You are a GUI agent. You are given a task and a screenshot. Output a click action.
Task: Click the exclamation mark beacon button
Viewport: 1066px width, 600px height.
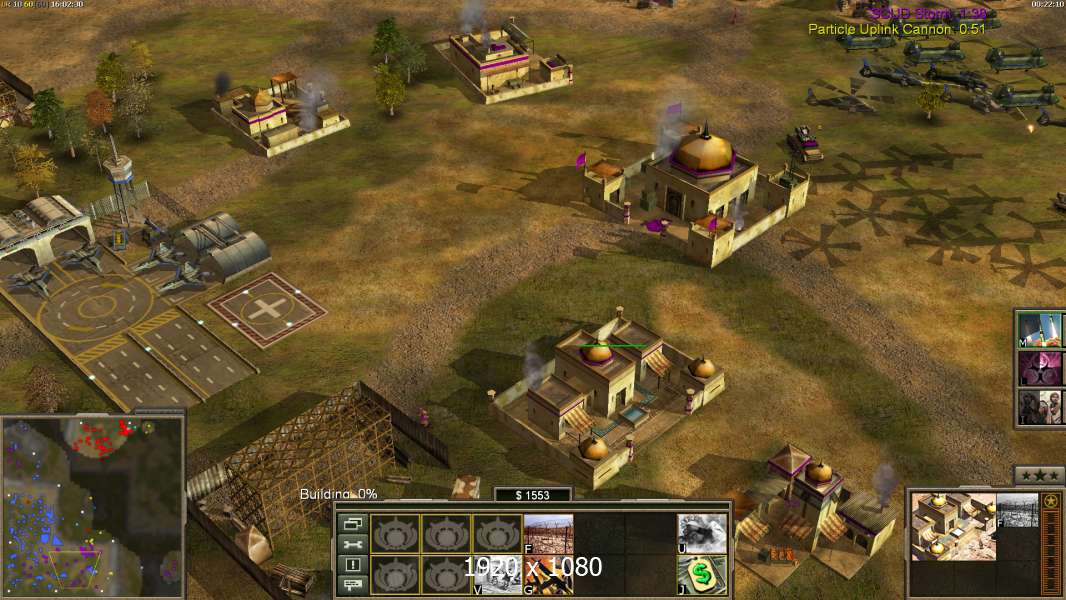pyautogui.click(x=352, y=565)
